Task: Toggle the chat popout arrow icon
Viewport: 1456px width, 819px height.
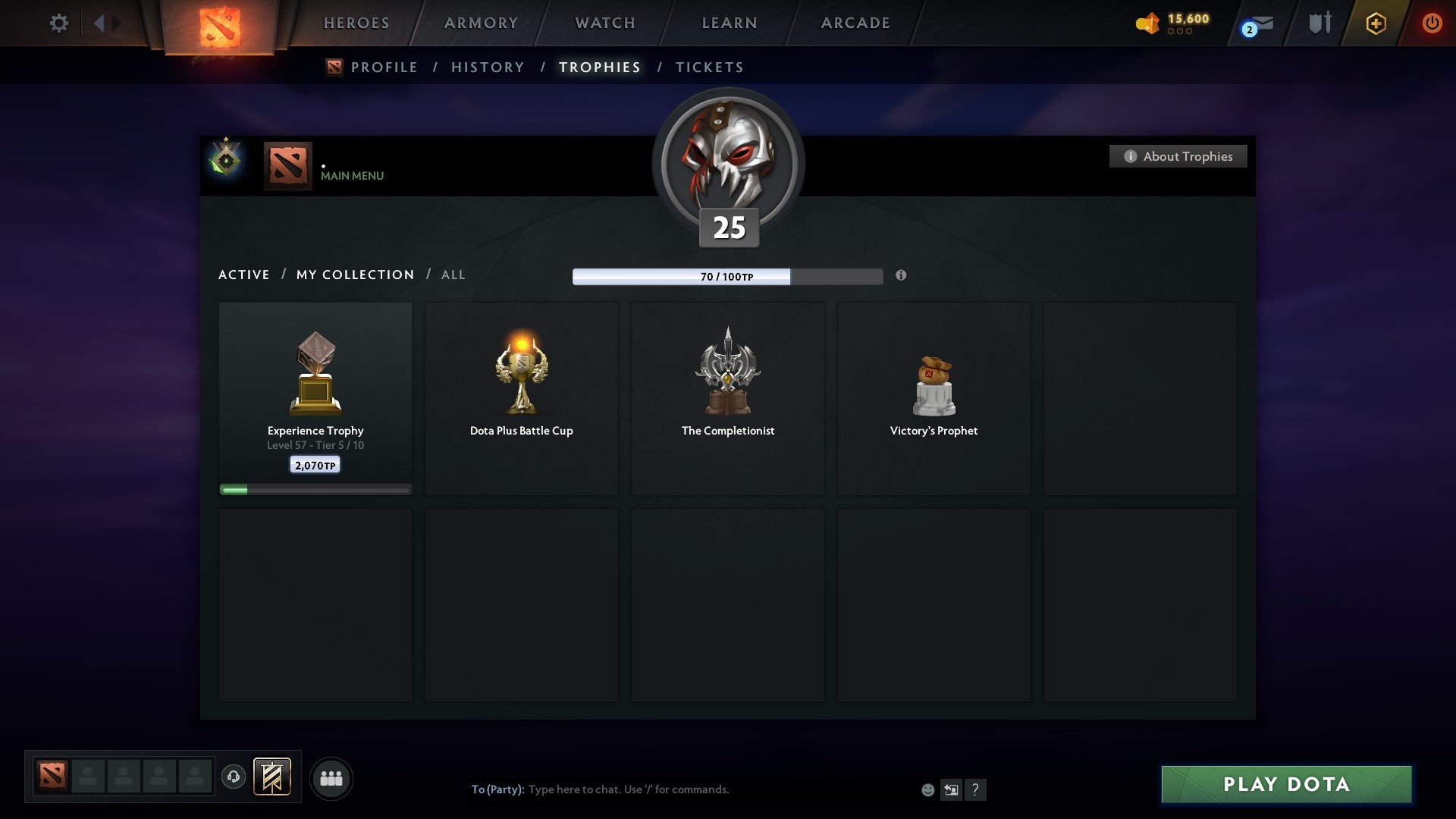Action: pyautogui.click(x=952, y=789)
